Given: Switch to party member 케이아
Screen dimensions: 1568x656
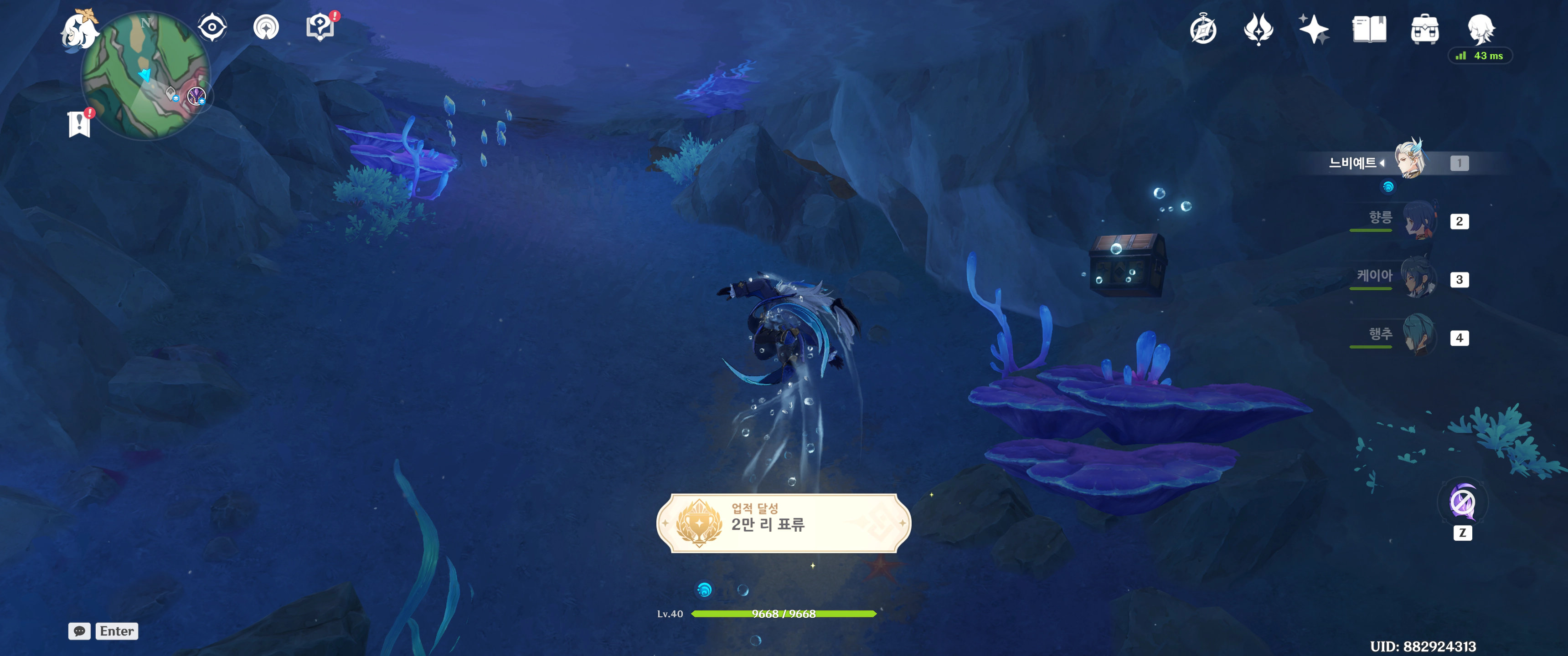Looking at the screenshot, I should click(1418, 278).
